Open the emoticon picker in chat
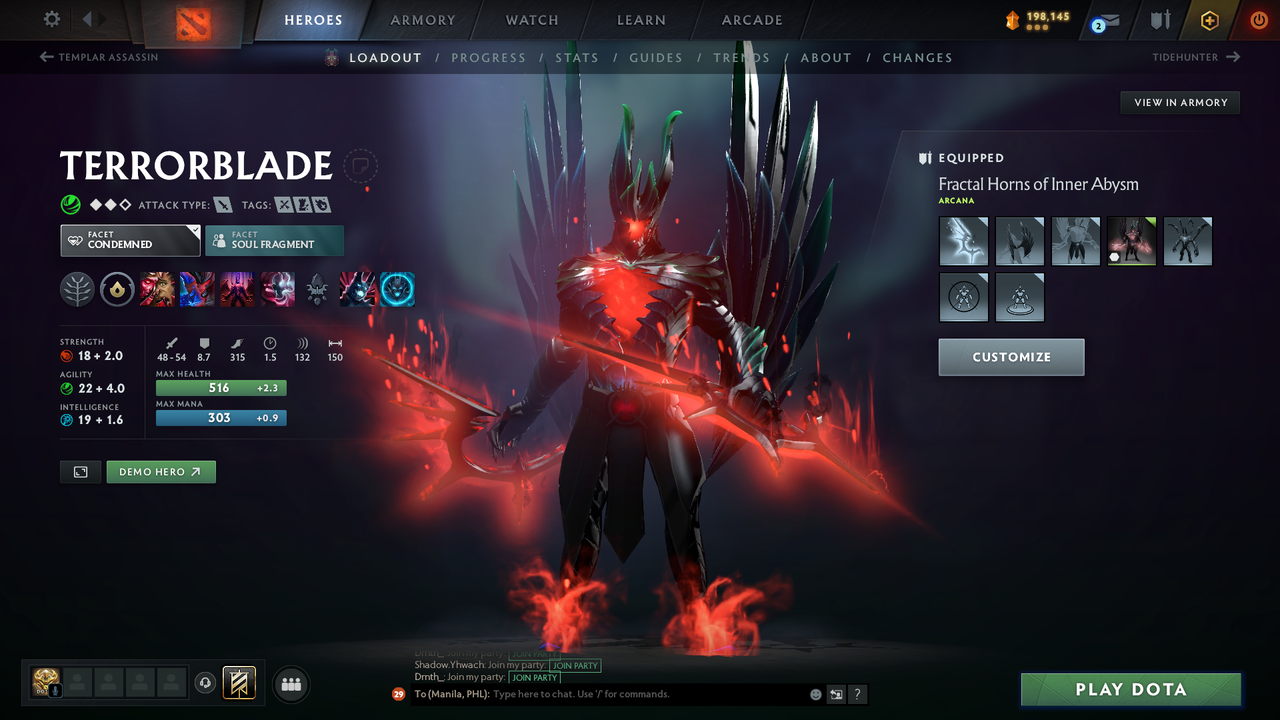 (x=815, y=693)
